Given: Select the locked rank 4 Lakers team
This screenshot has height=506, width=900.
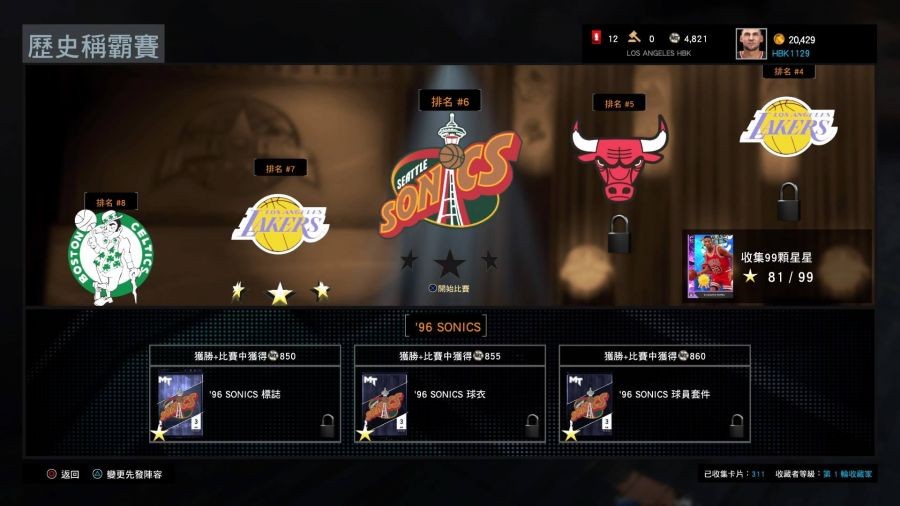Looking at the screenshot, I should tap(788, 127).
